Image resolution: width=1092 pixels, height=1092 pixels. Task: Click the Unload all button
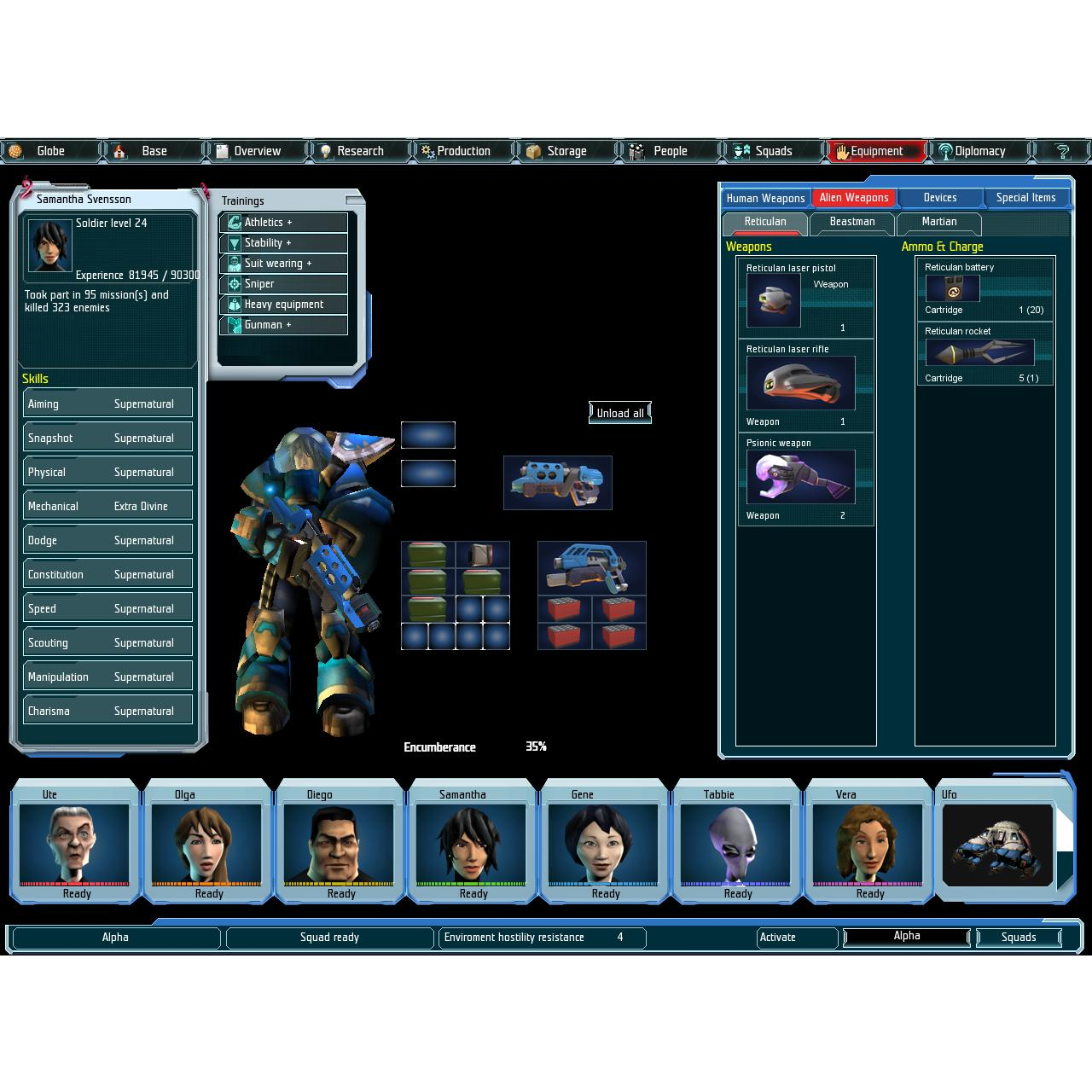(x=620, y=413)
